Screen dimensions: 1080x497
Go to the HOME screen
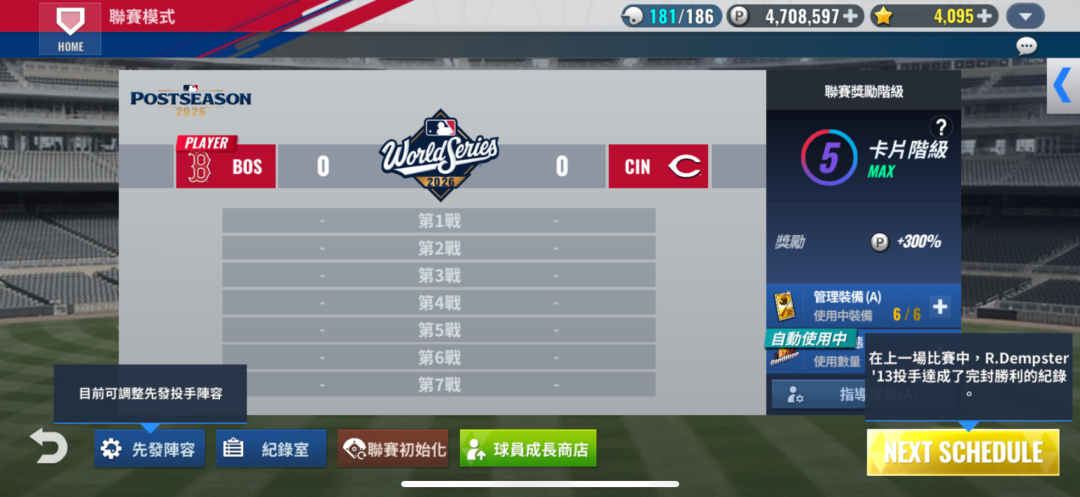point(70,29)
